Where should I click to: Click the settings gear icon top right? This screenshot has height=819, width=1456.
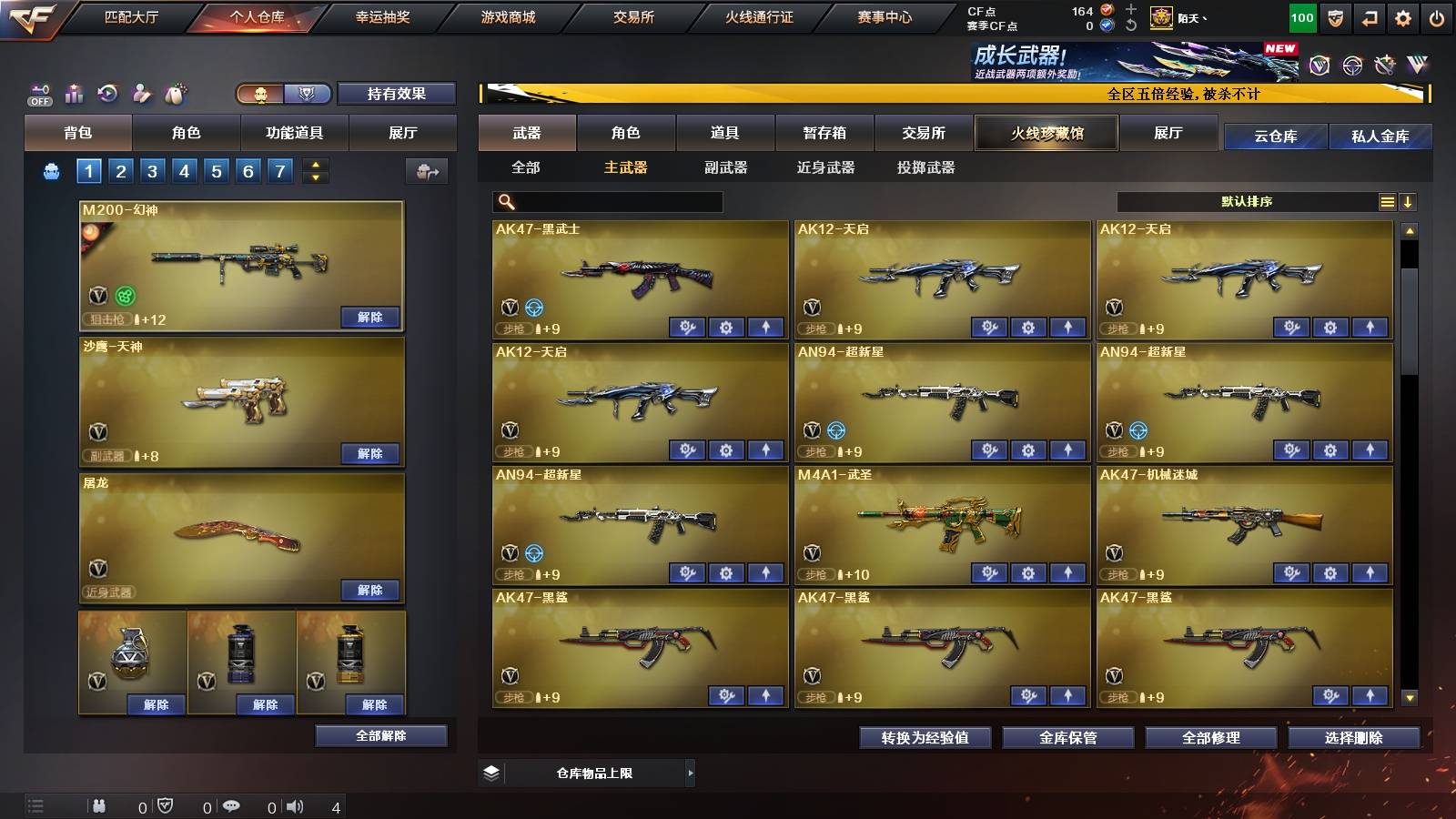1404,17
